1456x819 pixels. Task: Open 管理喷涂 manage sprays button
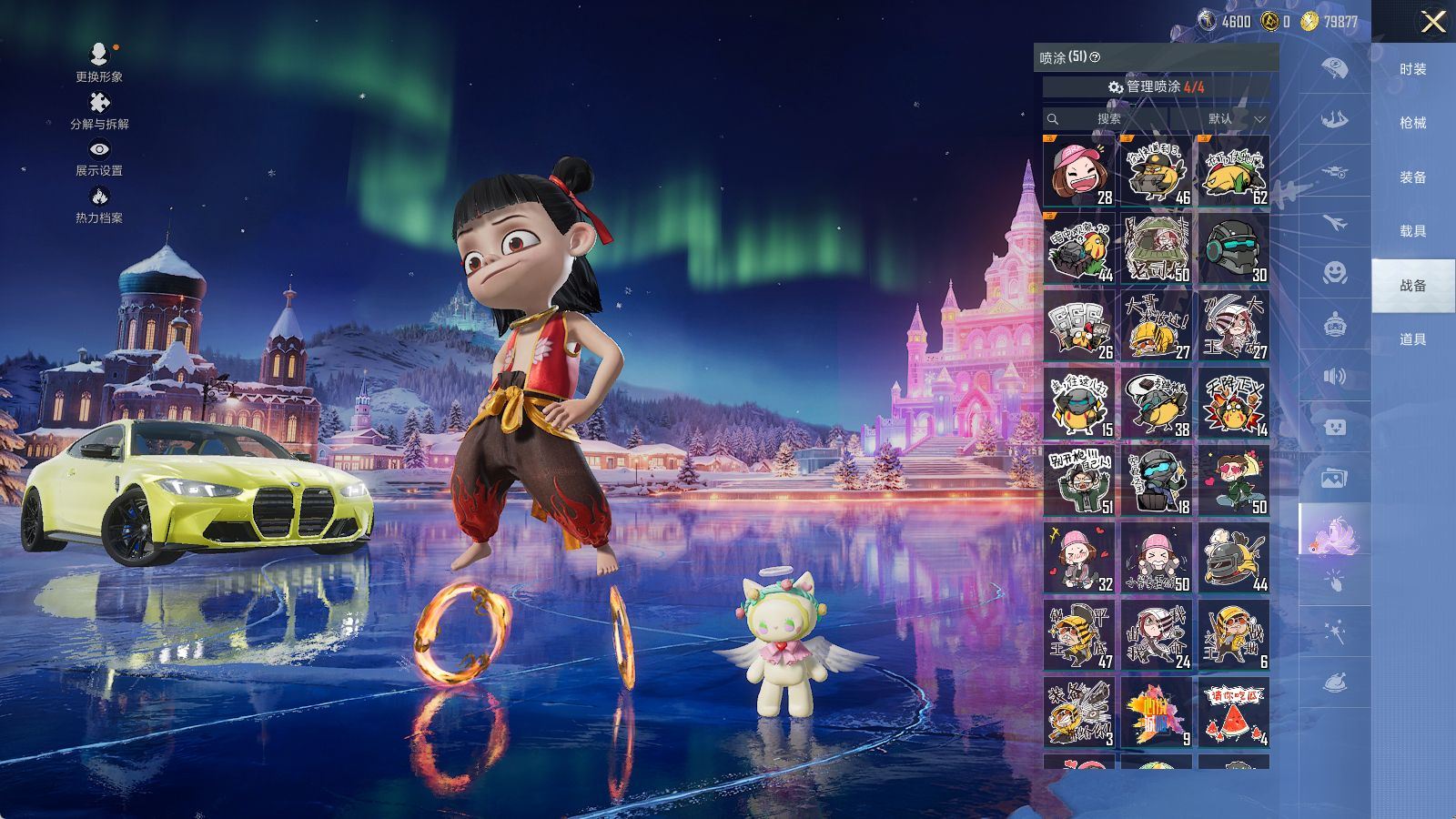tap(1156, 86)
